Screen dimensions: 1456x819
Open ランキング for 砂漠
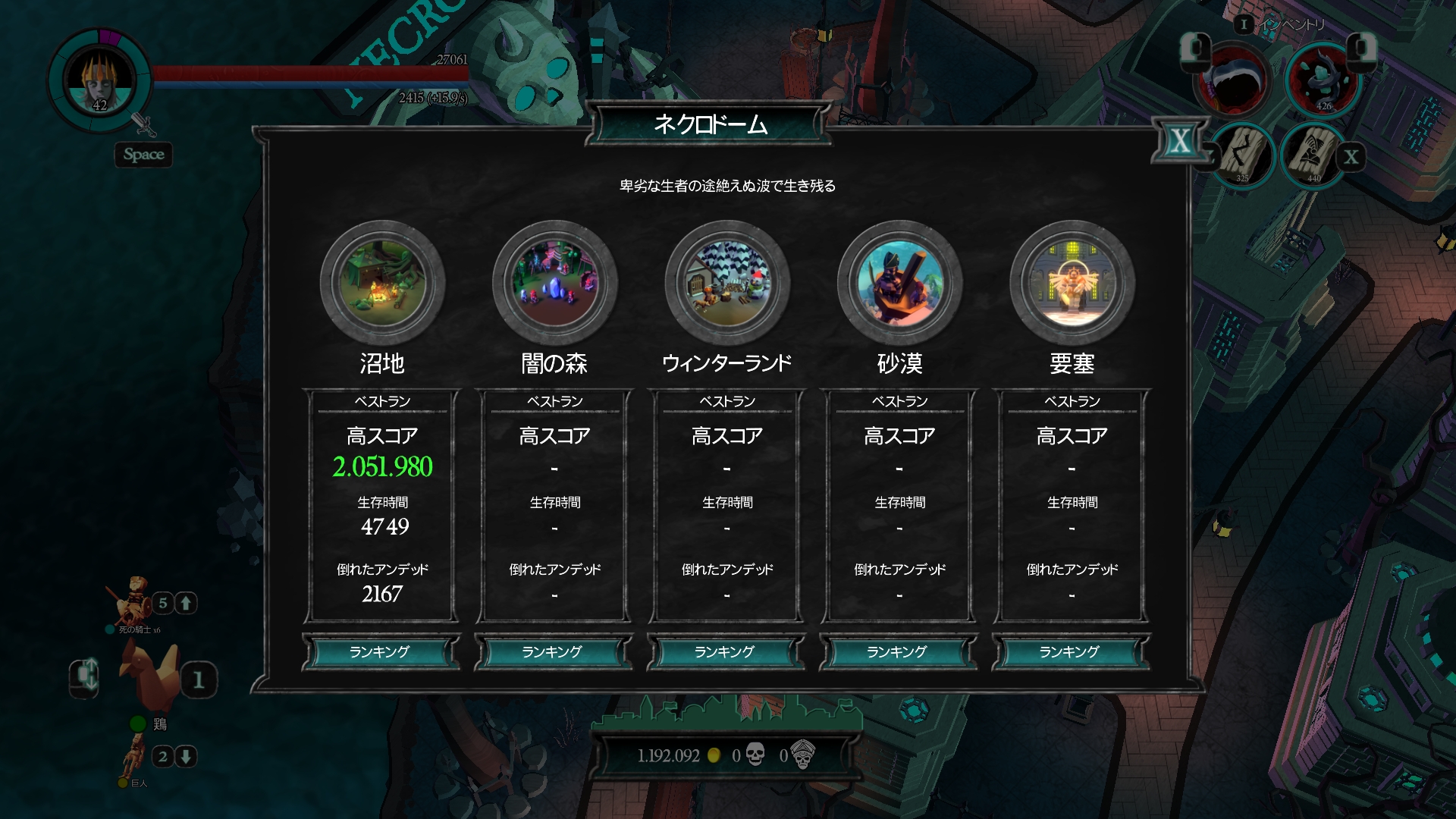pyautogui.click(x=897, y=652)
